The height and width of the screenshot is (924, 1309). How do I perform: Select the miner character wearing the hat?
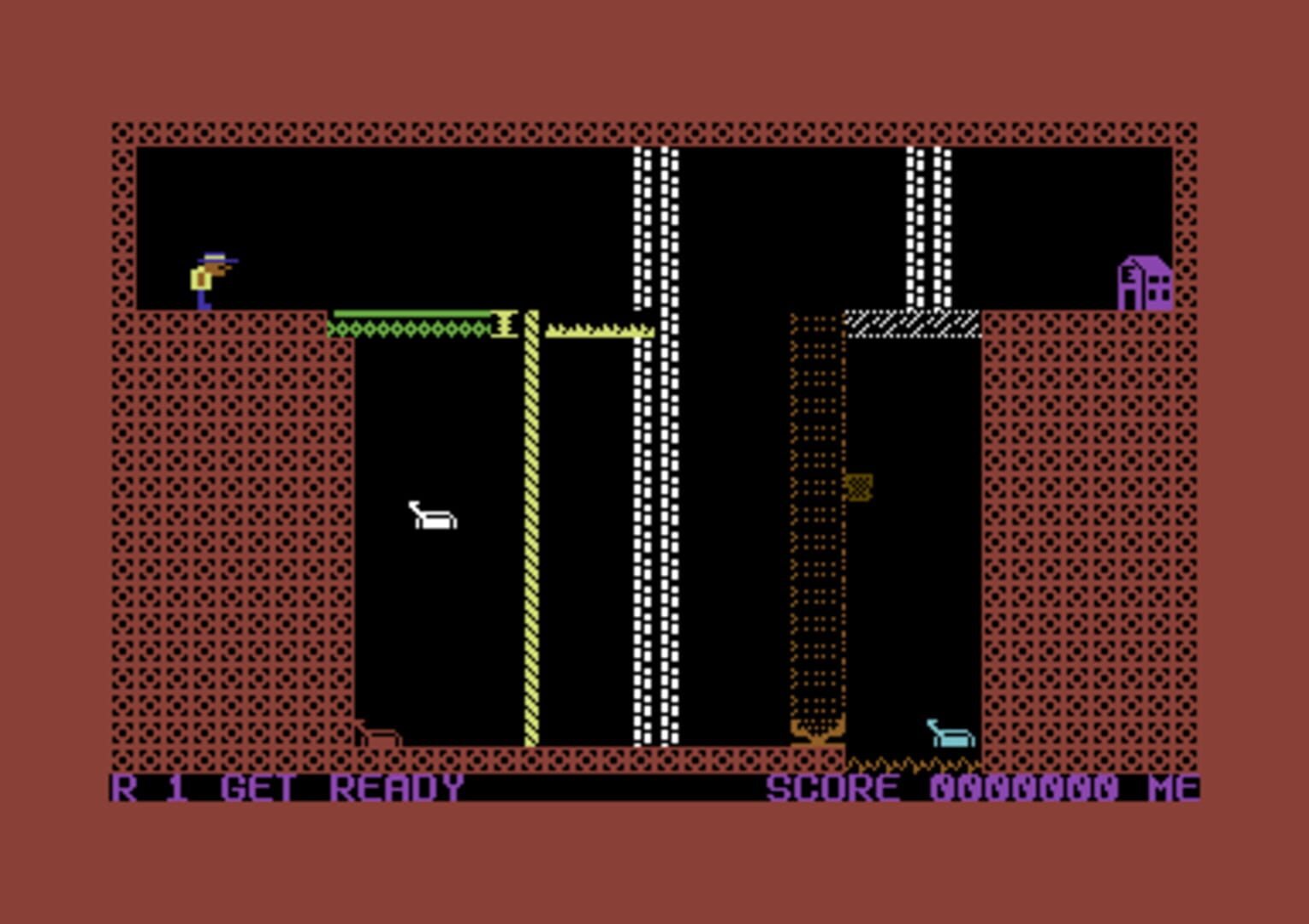[x=210, y=275]
